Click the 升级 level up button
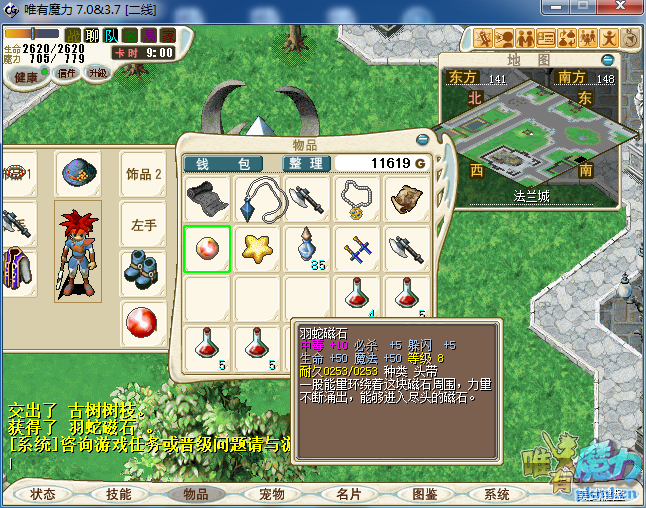This screenshot has width=646, height=508. (97, 73)
